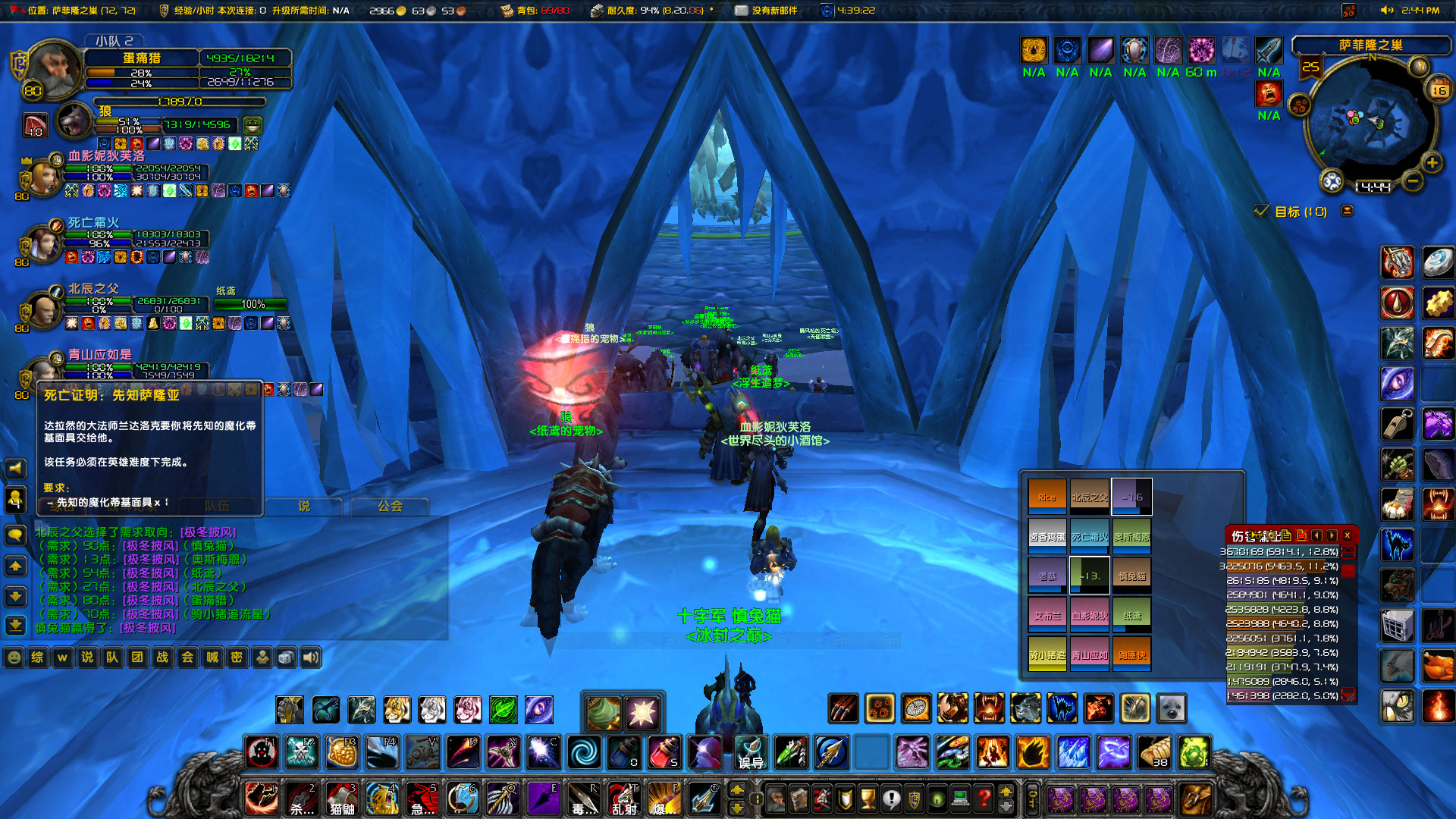
Task: Open the emote smiley icon in the chat bar
Action: (x=14, y=657)
